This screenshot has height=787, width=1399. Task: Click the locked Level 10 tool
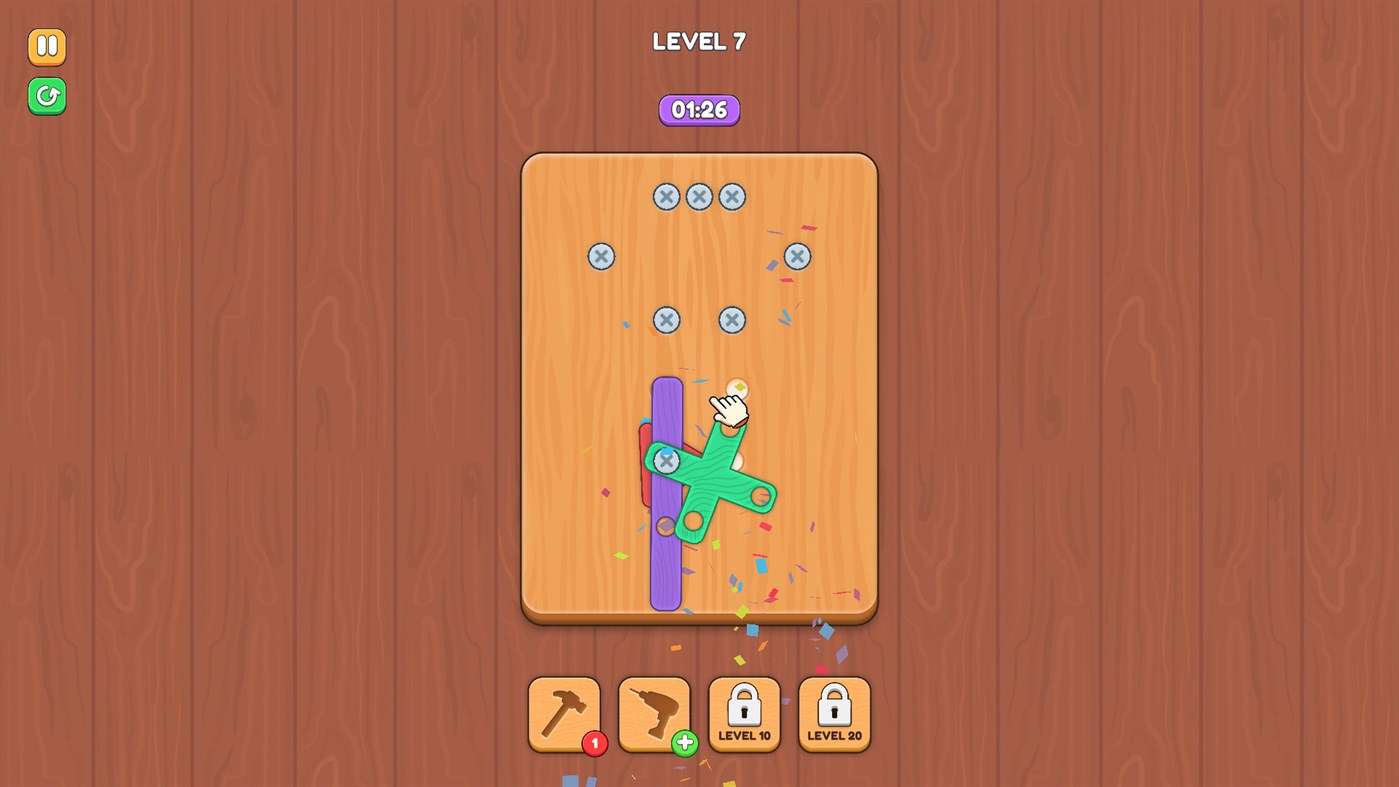point(744,712)
